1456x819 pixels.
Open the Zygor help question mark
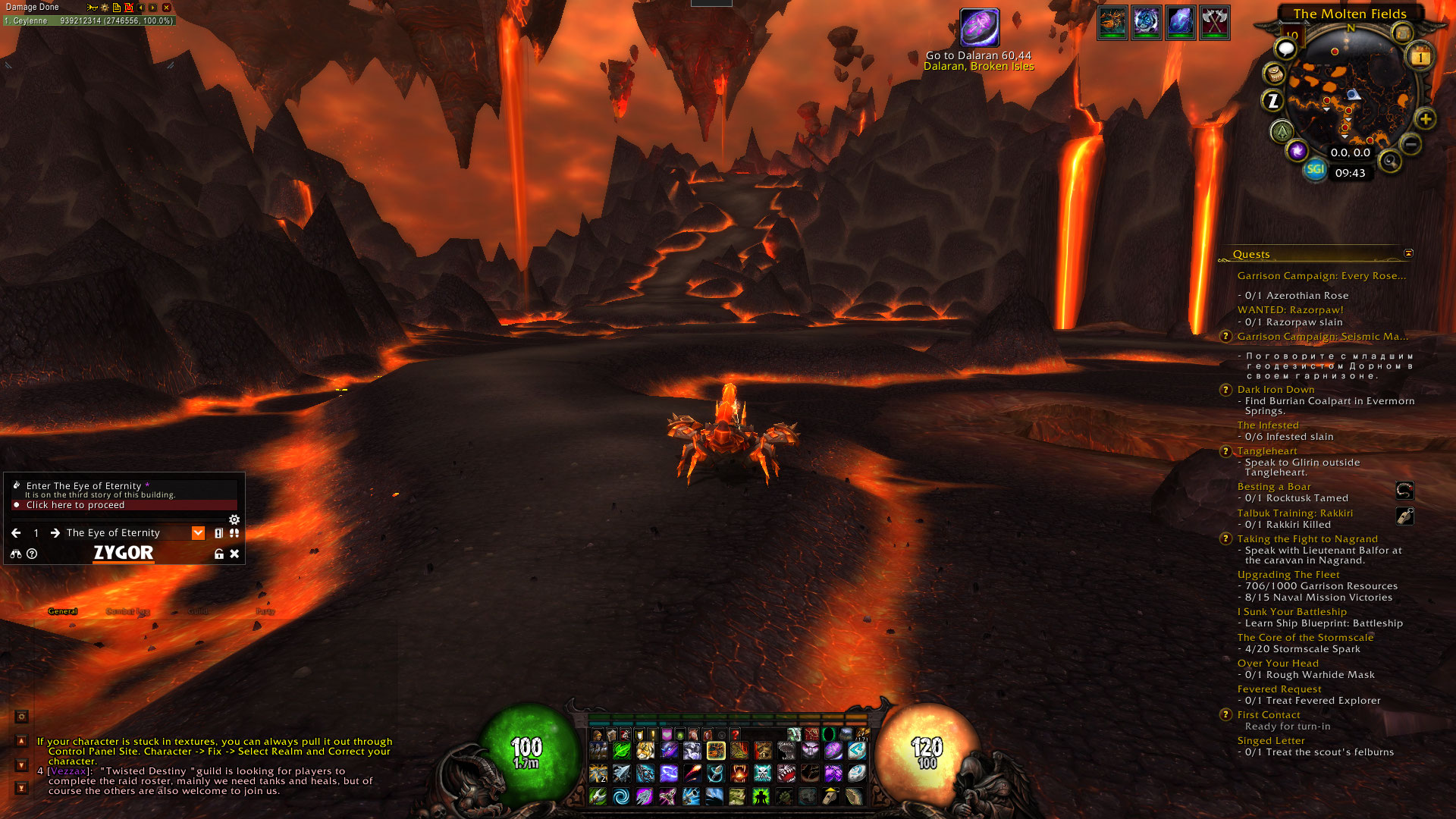pos(32,554)
